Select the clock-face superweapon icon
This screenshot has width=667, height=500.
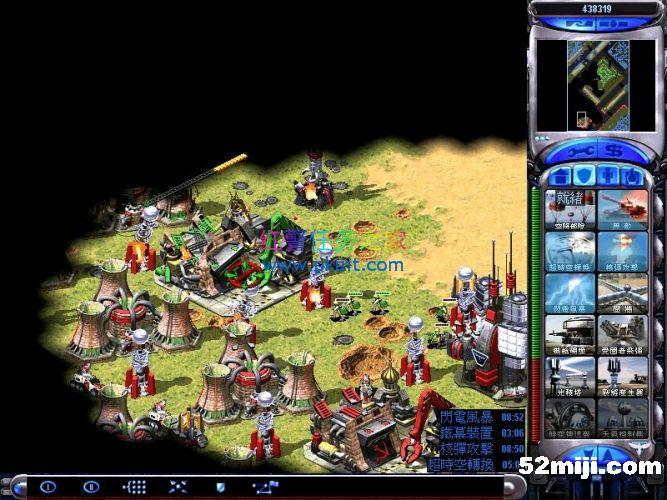[x=570, y=250]
